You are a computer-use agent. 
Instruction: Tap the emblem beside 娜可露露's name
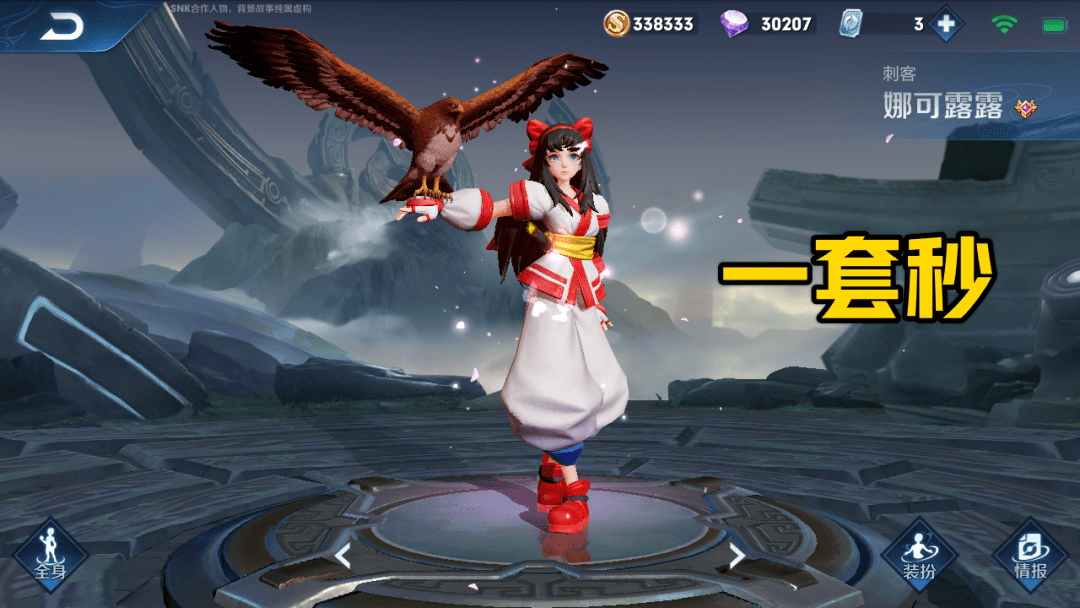1025,109
